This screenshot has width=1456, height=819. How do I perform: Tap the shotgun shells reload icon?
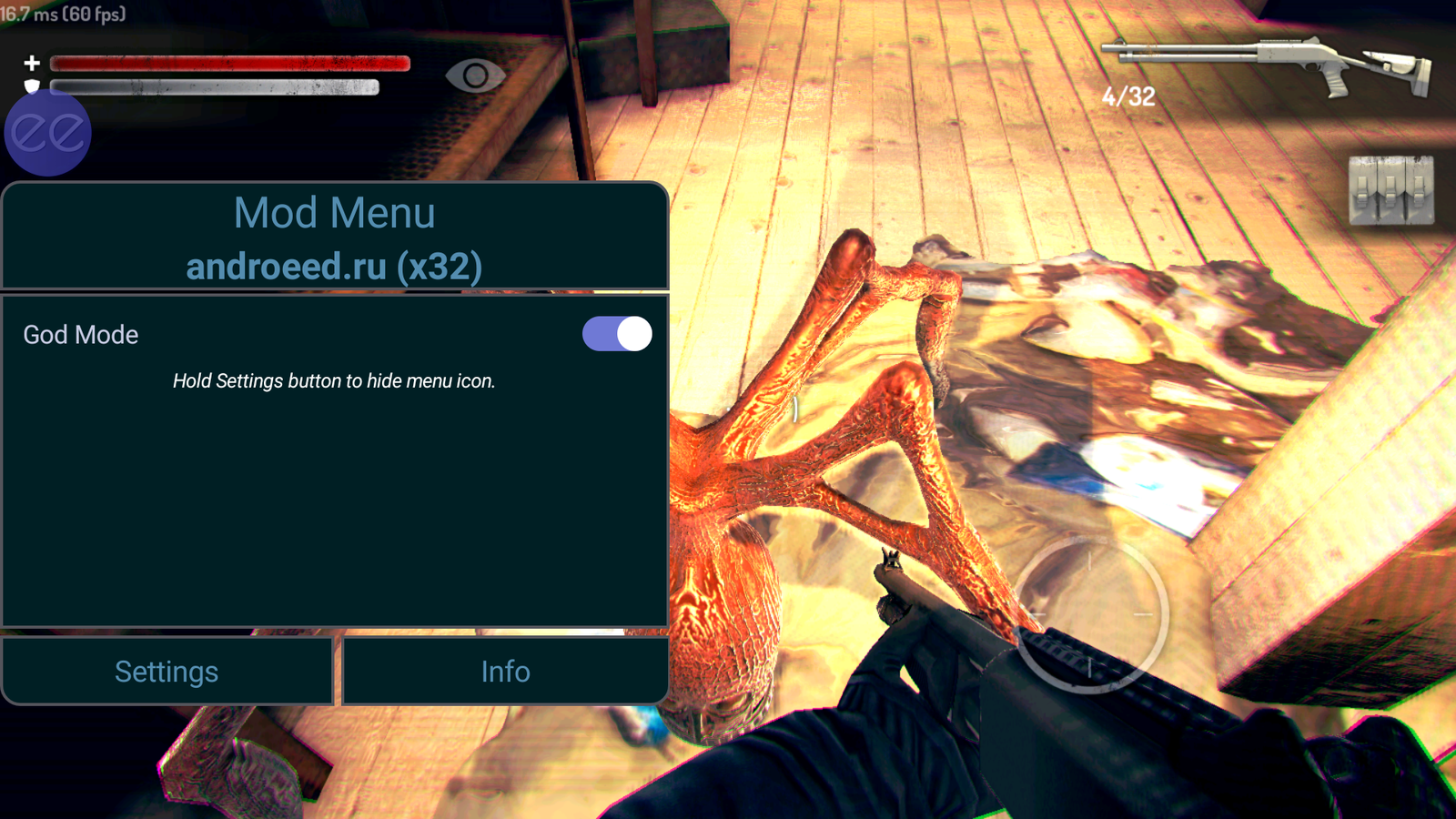click(1390, 190)
